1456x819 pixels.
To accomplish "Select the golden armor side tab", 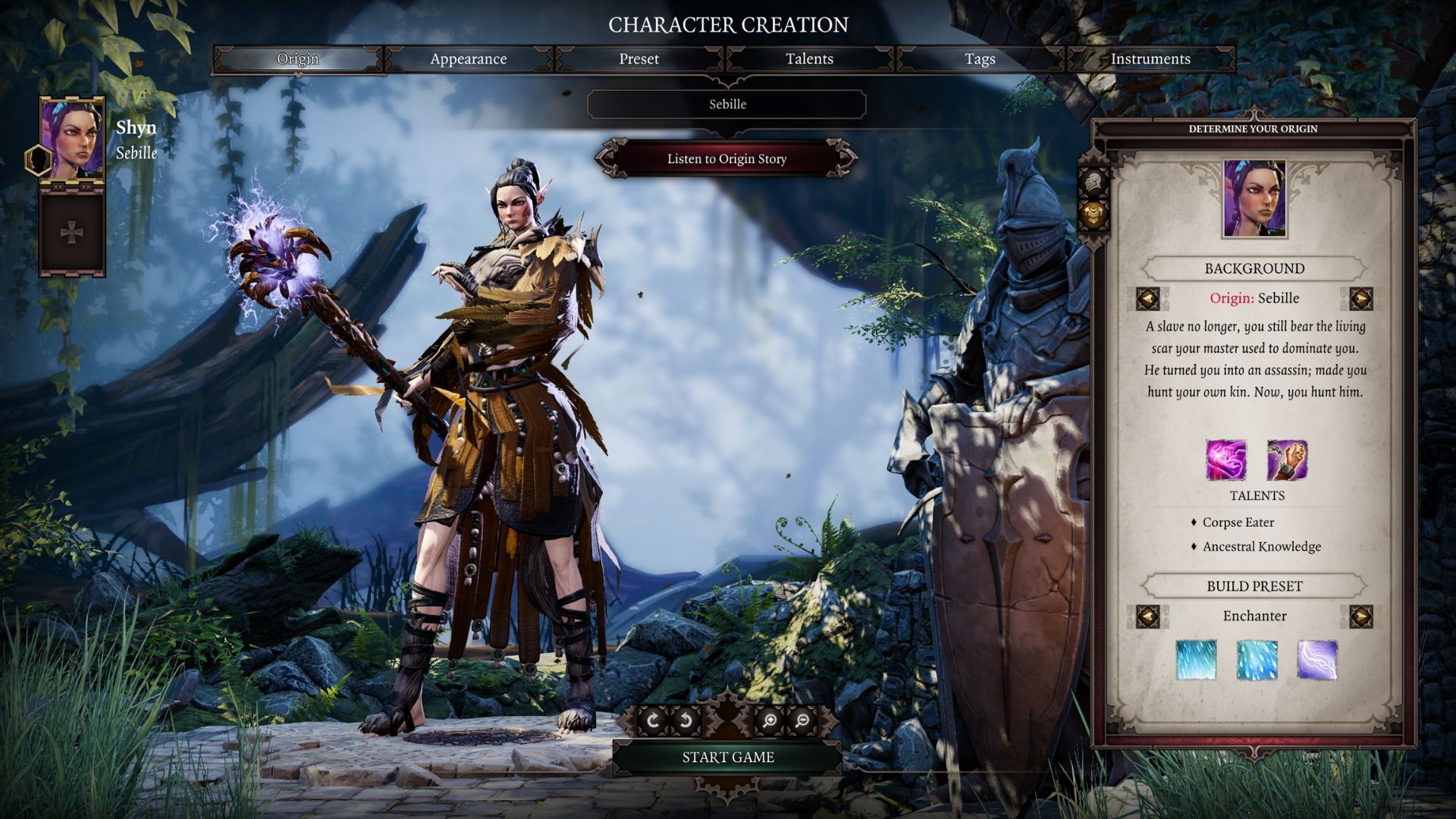I will pos(1094,215).
